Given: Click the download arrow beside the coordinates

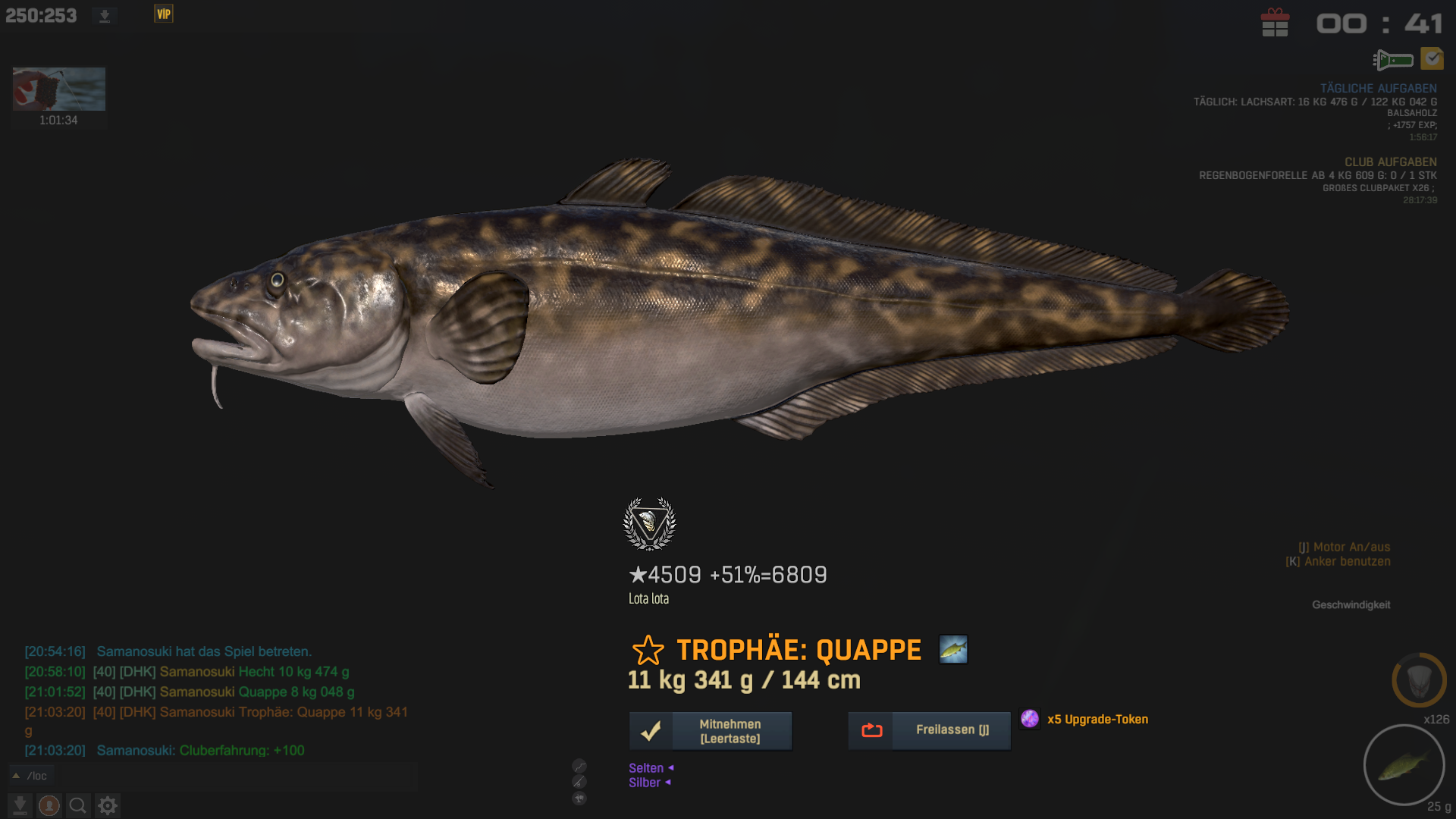Looking at the screenshot, I should point(105,16).
